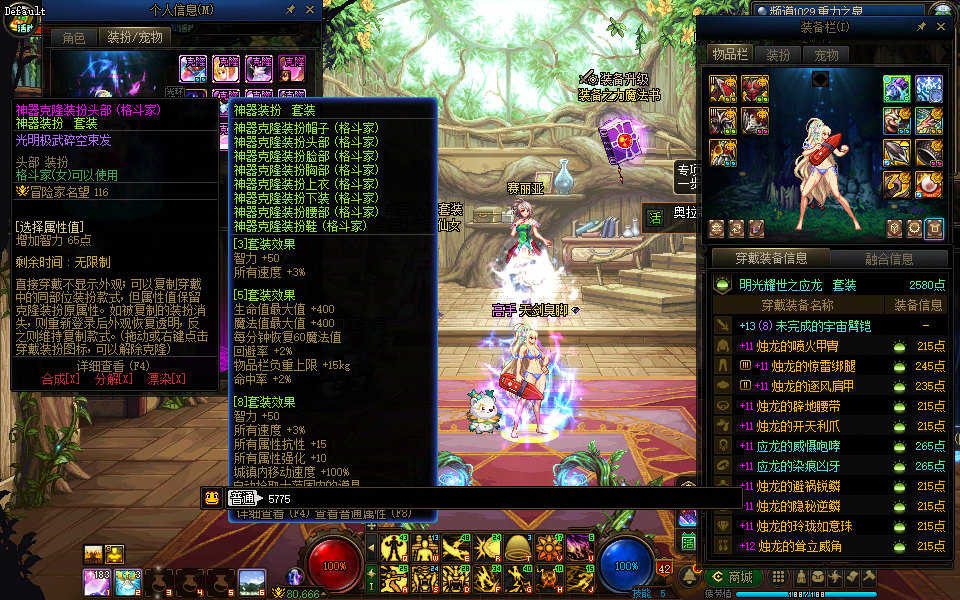Switch to the 角色 tab in character info
Screen dimensions: 960x600
point(74,37)
